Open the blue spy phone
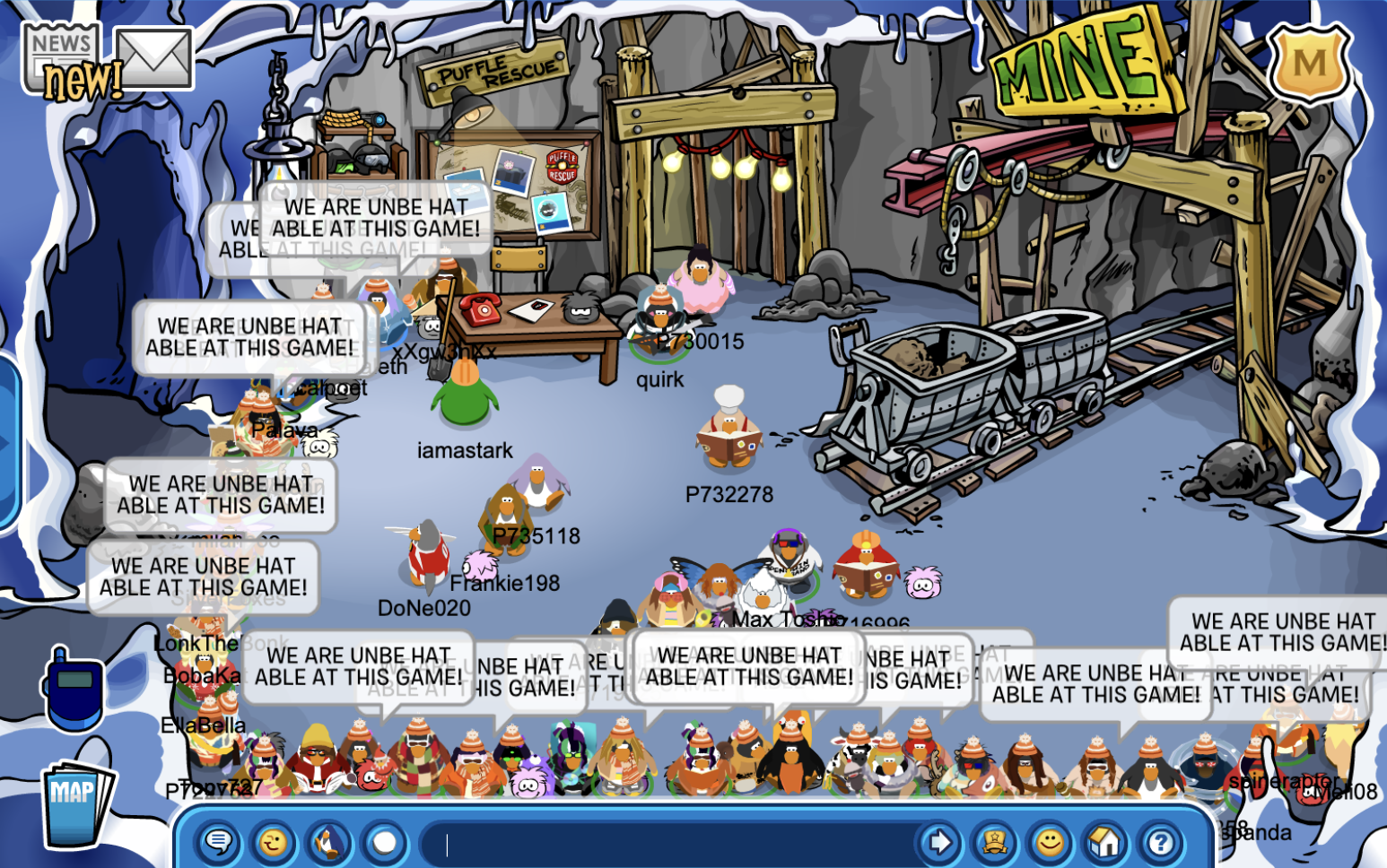 (x=74, y=690)
